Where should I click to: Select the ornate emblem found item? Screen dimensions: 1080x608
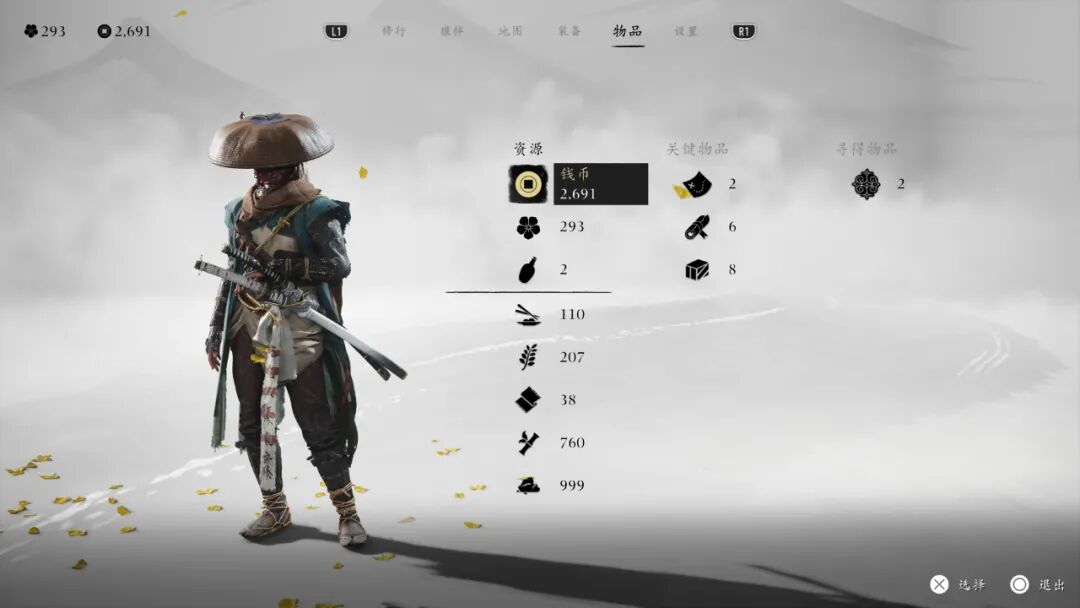(866, 184)
